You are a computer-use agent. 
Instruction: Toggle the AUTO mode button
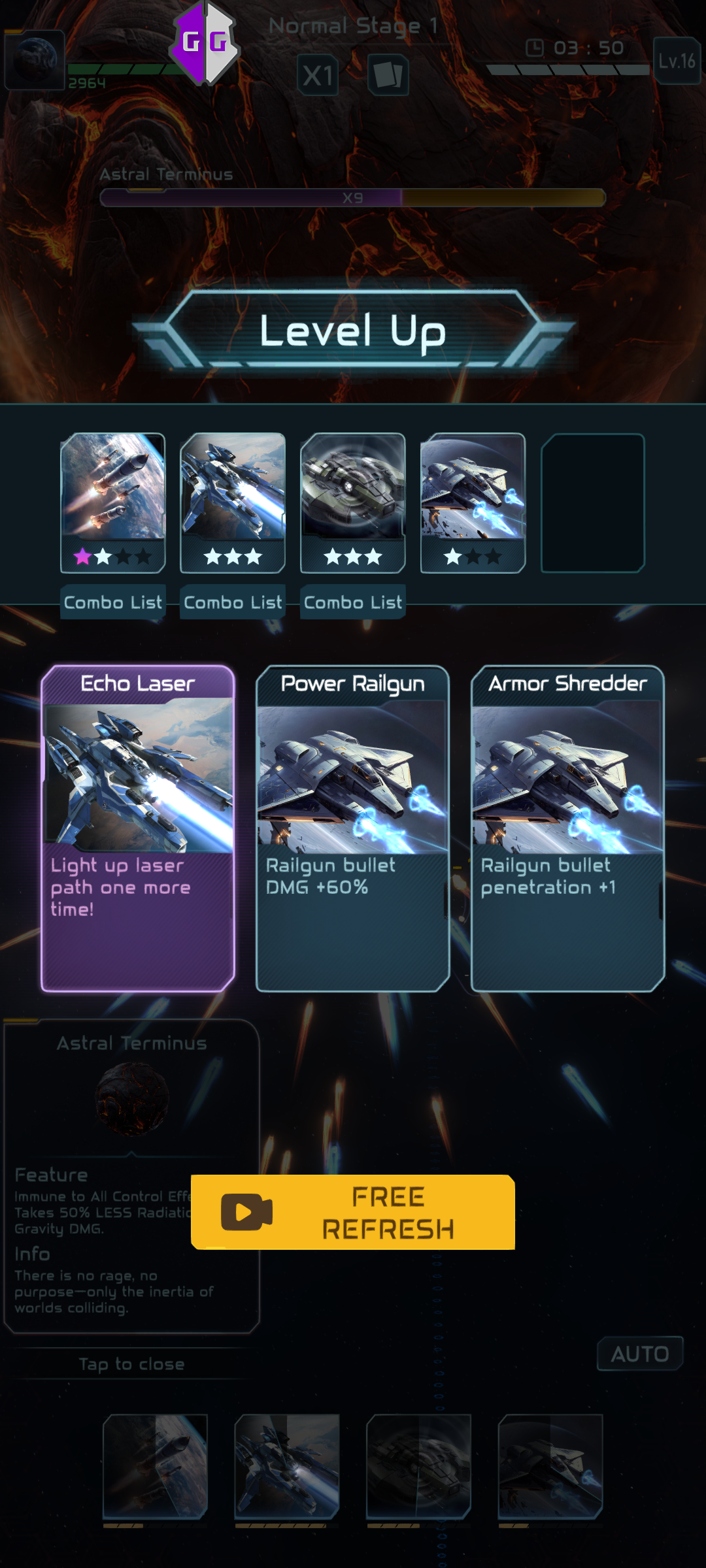pyautogui.click(x=639, y=1354)
